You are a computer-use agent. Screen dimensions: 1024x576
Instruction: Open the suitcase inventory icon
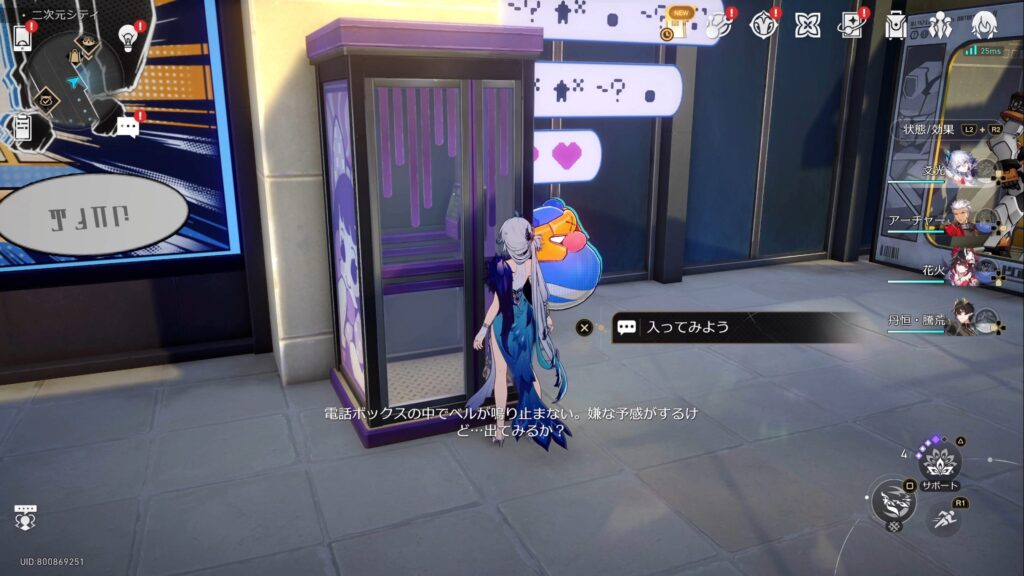896,25
